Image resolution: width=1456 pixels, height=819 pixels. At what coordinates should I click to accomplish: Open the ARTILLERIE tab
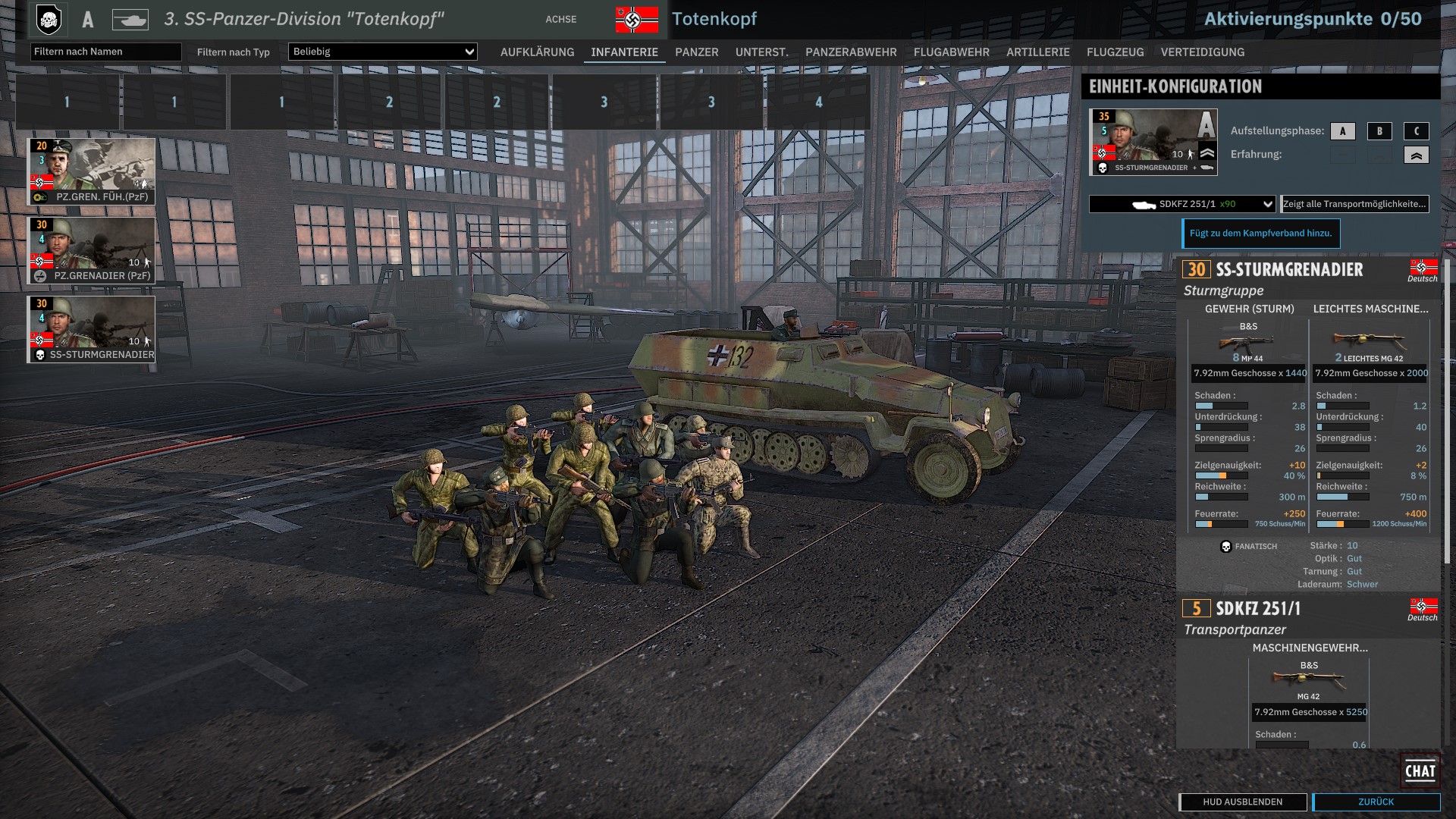click(x=1037, y=52)
